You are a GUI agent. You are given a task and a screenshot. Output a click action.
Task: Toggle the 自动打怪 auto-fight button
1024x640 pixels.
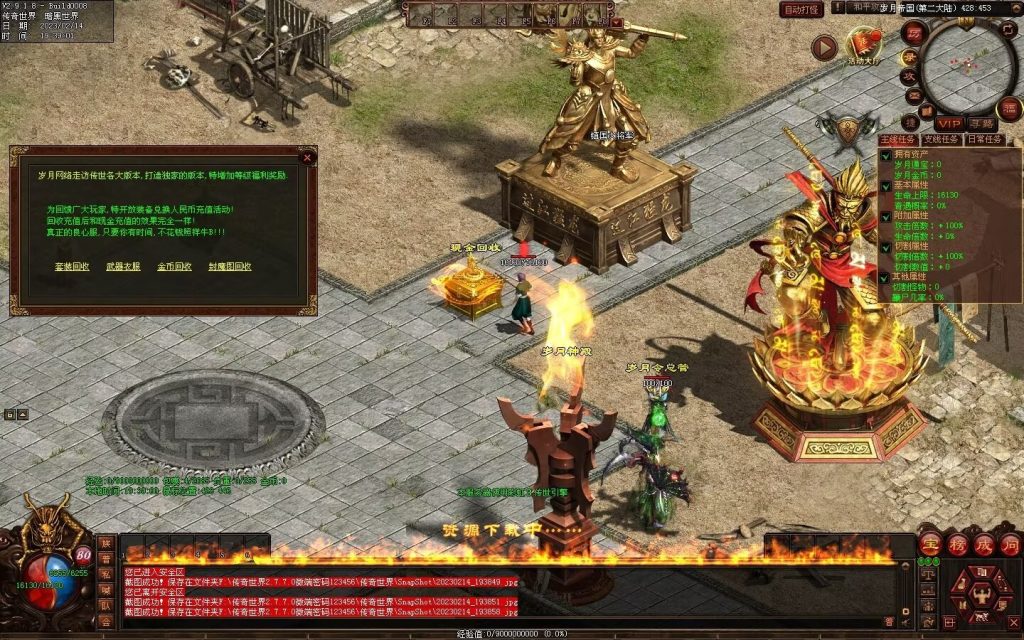pyautogui.click(x=802, y=9)
